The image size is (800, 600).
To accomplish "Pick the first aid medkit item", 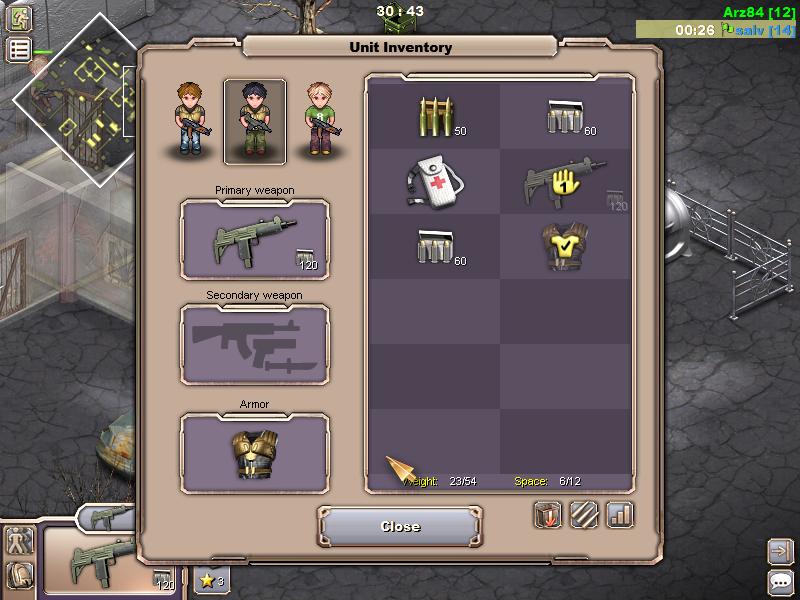I will 435,182.
